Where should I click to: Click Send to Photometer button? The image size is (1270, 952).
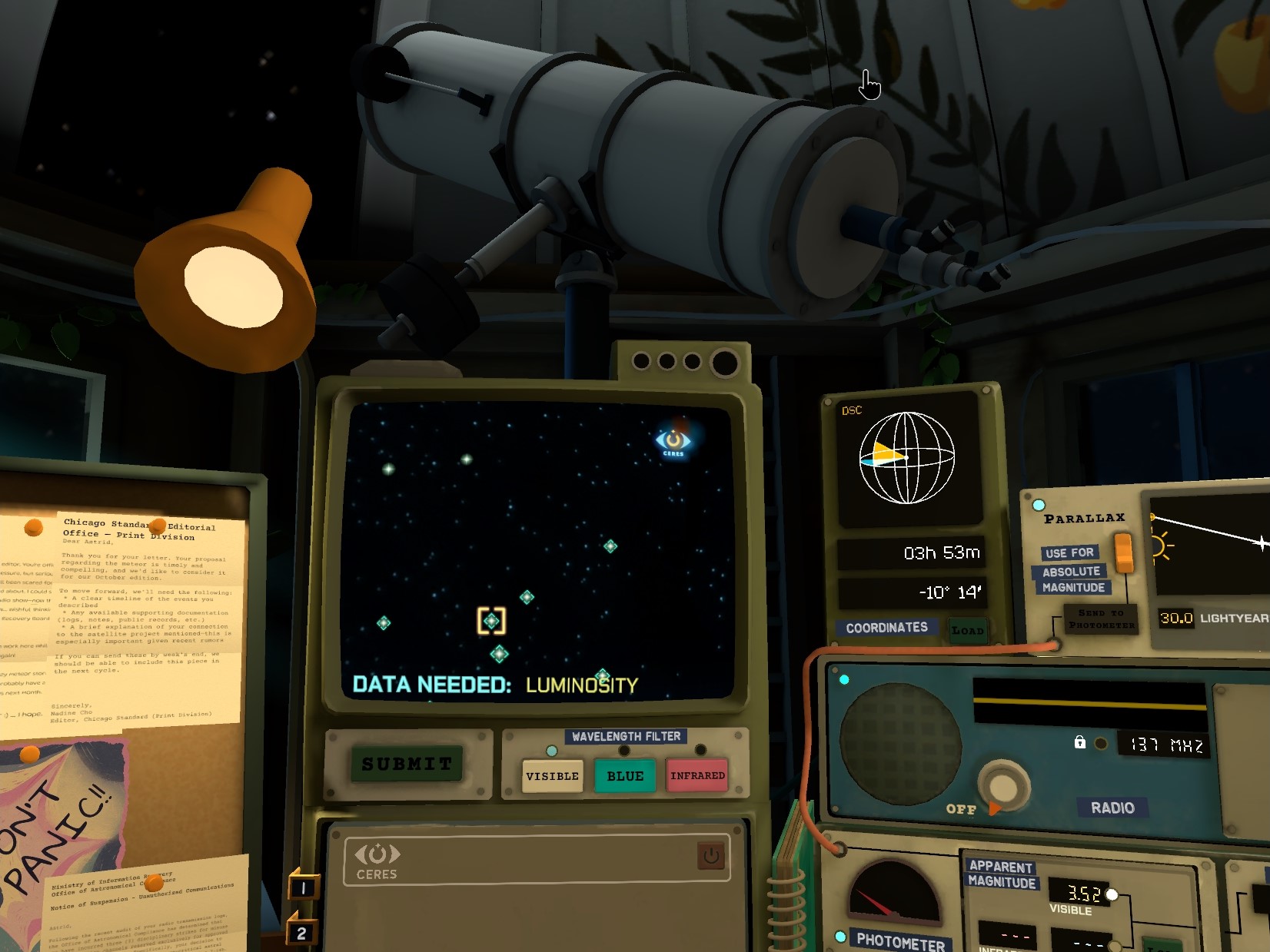tap(1101, 619)
